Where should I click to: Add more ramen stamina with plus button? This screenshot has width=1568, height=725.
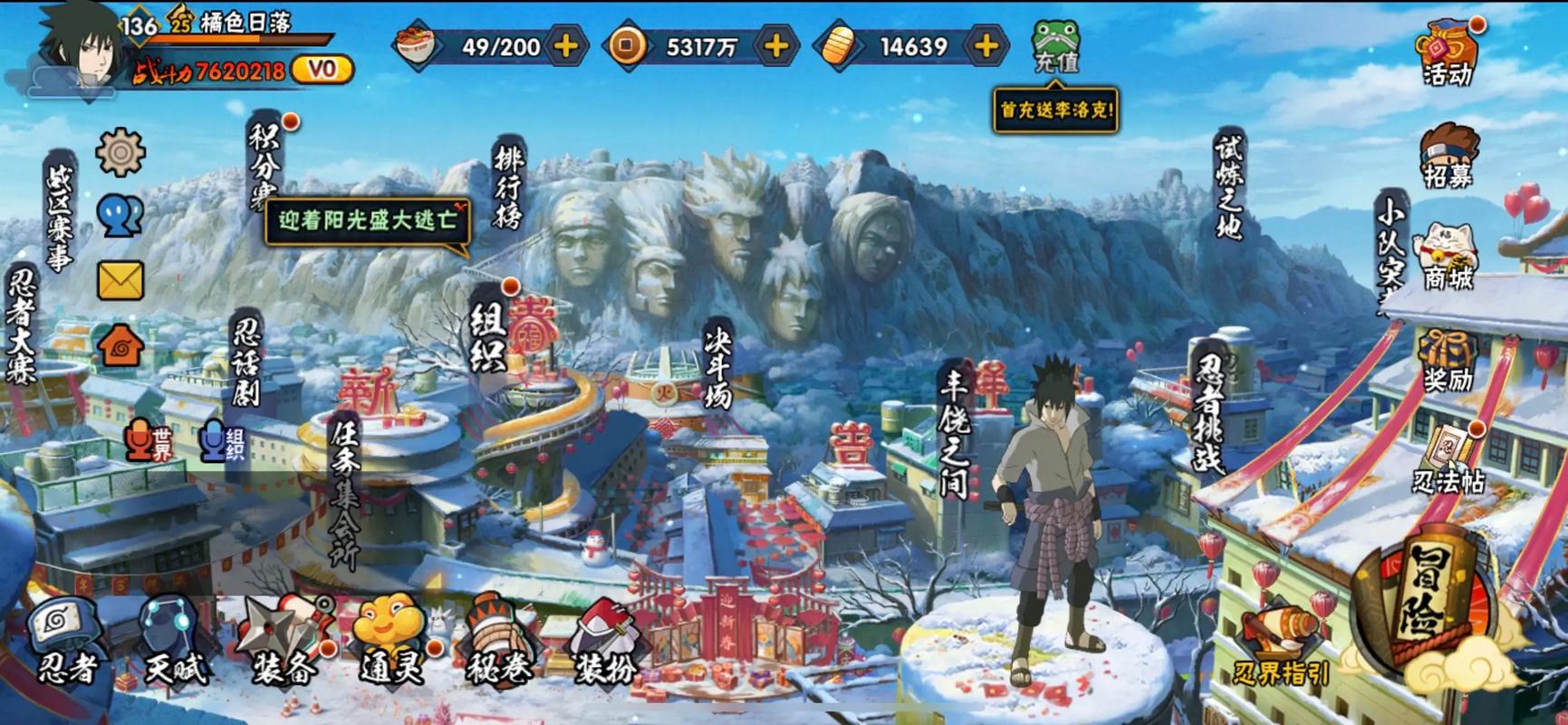pyautogui.click(x=566, y=46)
